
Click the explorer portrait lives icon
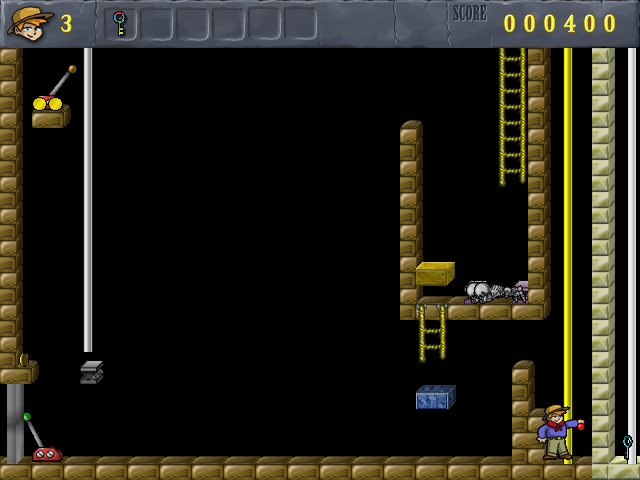[30, 22]
